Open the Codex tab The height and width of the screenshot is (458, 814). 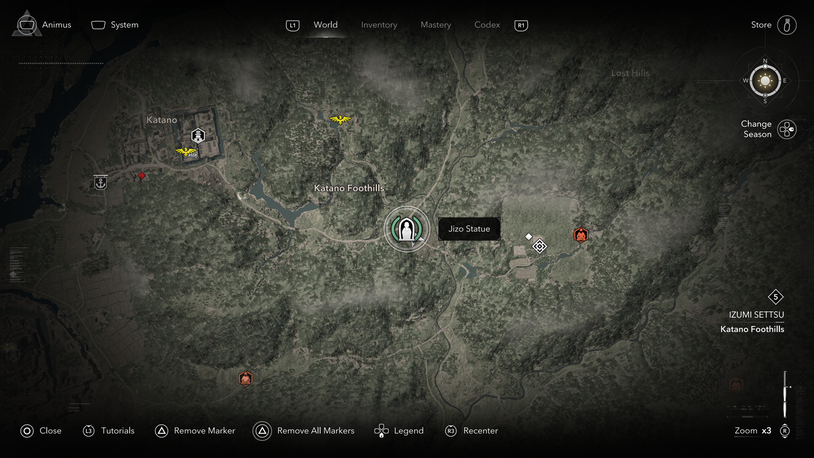click(x=487, y=25)
